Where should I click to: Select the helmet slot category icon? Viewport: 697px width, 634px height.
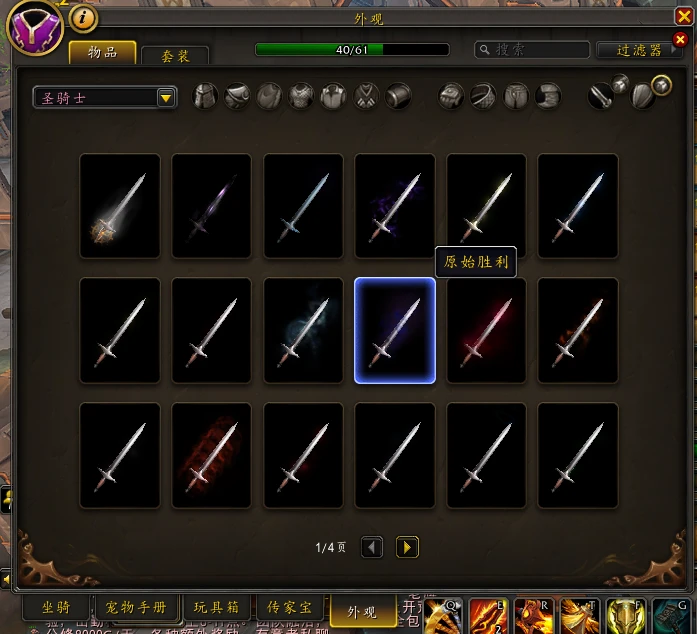(205, 96)
